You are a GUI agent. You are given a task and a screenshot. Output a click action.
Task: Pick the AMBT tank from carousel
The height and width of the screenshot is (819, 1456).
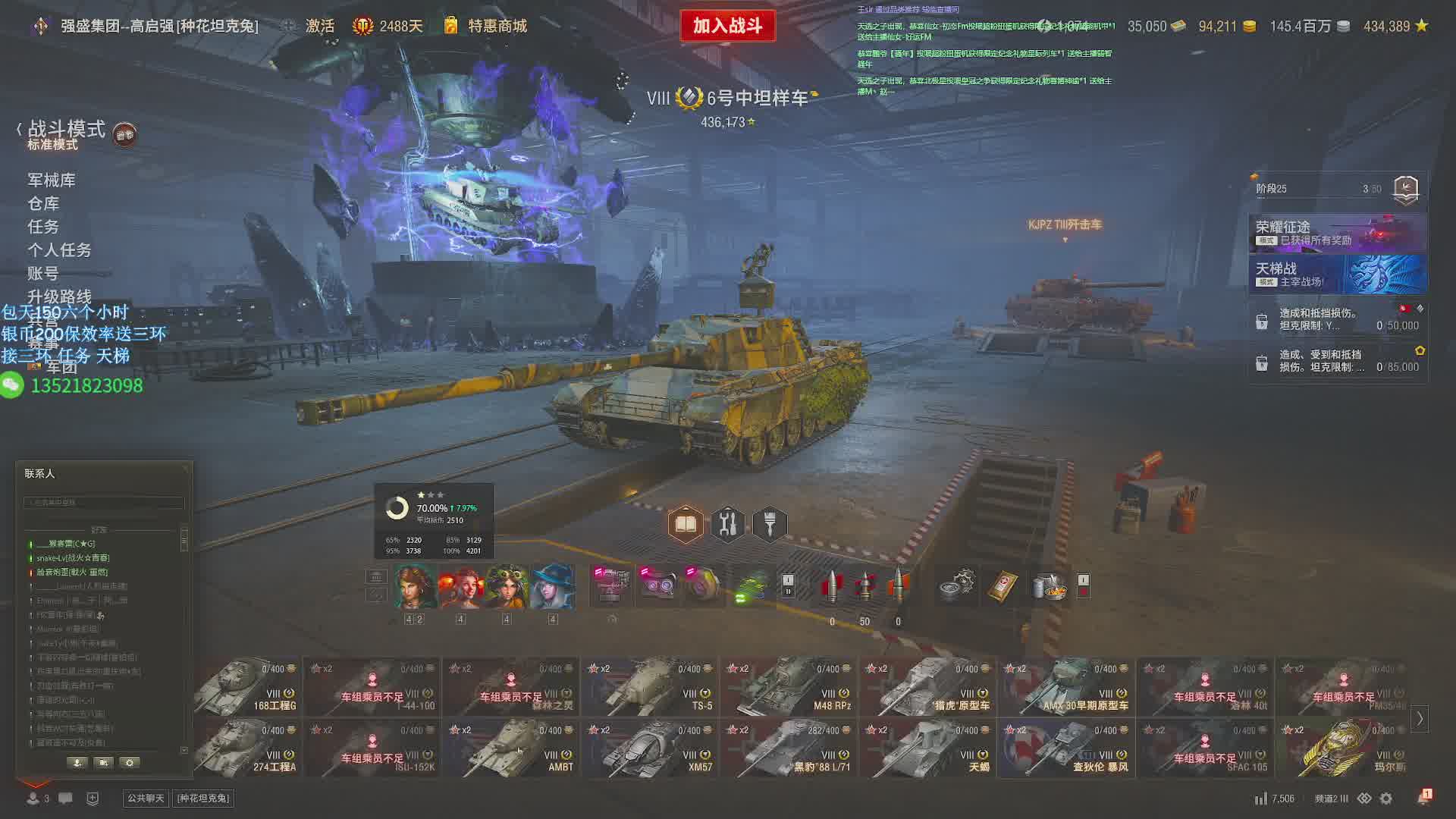[x=511, y=748]
